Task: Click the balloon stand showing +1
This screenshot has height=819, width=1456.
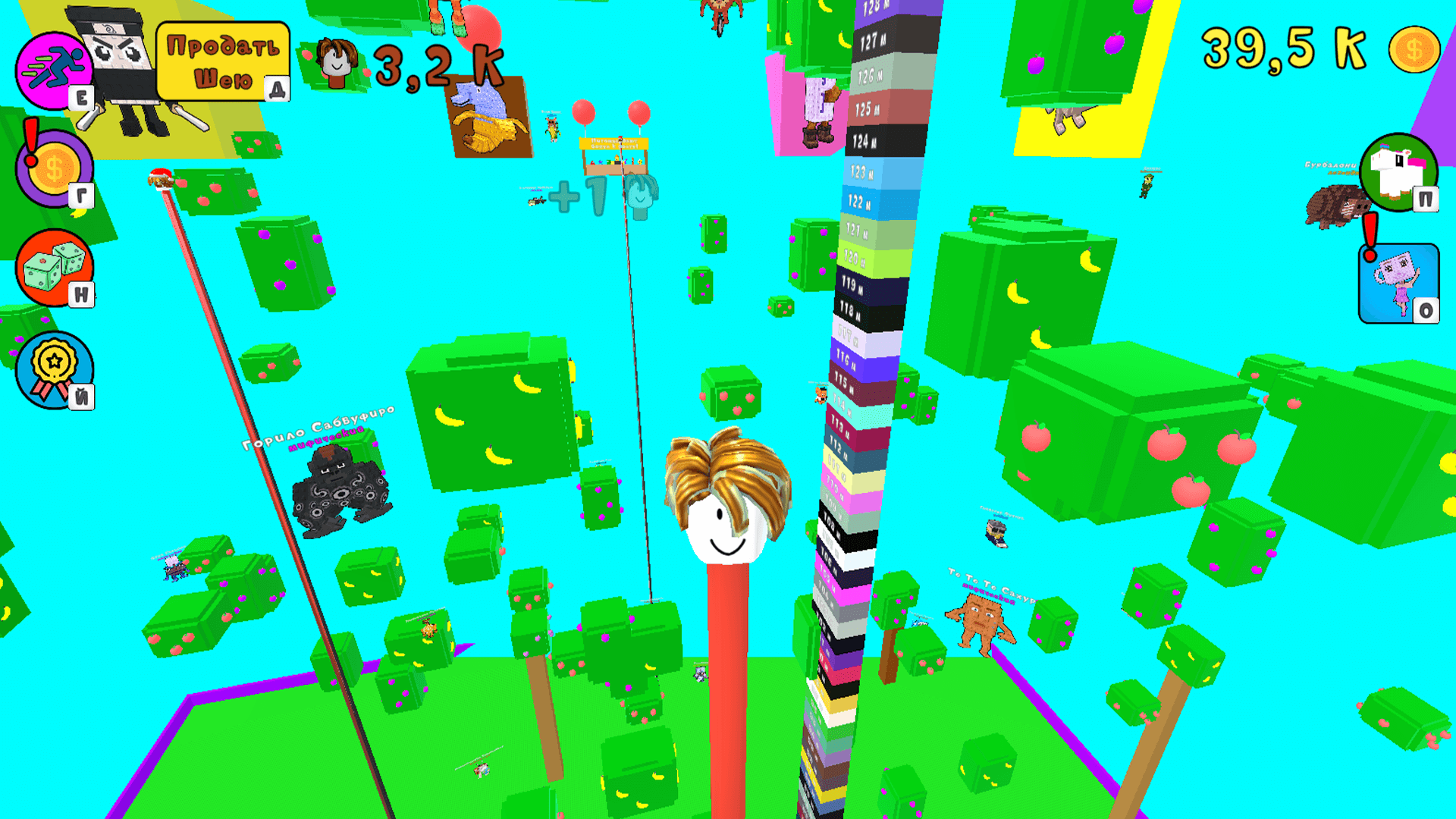Action: pyautogui.click(x=614, y=155)
